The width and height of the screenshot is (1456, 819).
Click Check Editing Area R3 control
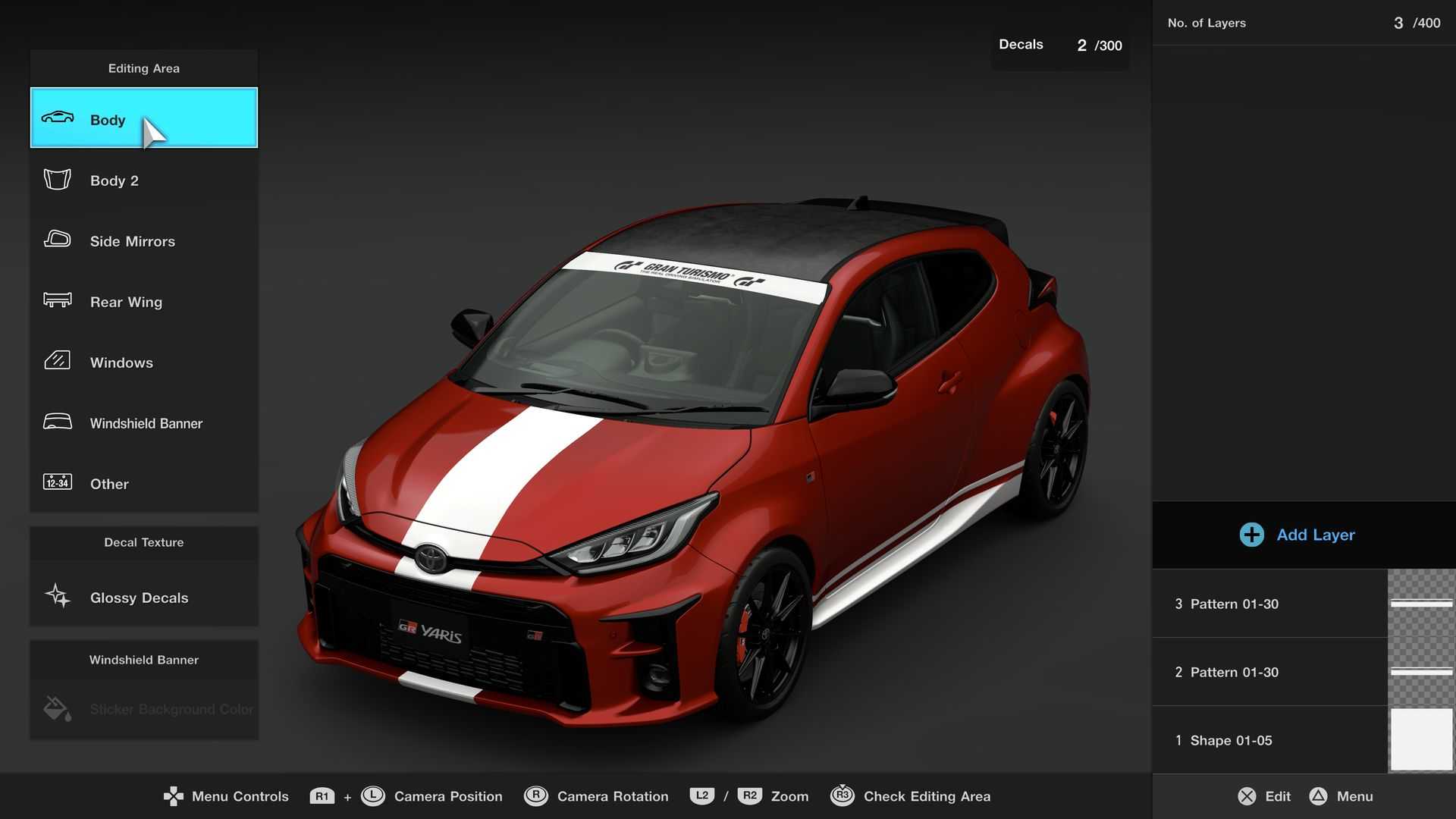[844, 796]
